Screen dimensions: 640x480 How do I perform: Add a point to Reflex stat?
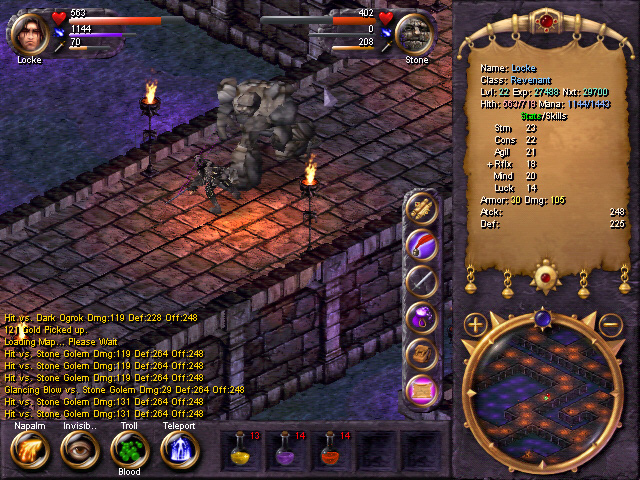tap(488, 164)
